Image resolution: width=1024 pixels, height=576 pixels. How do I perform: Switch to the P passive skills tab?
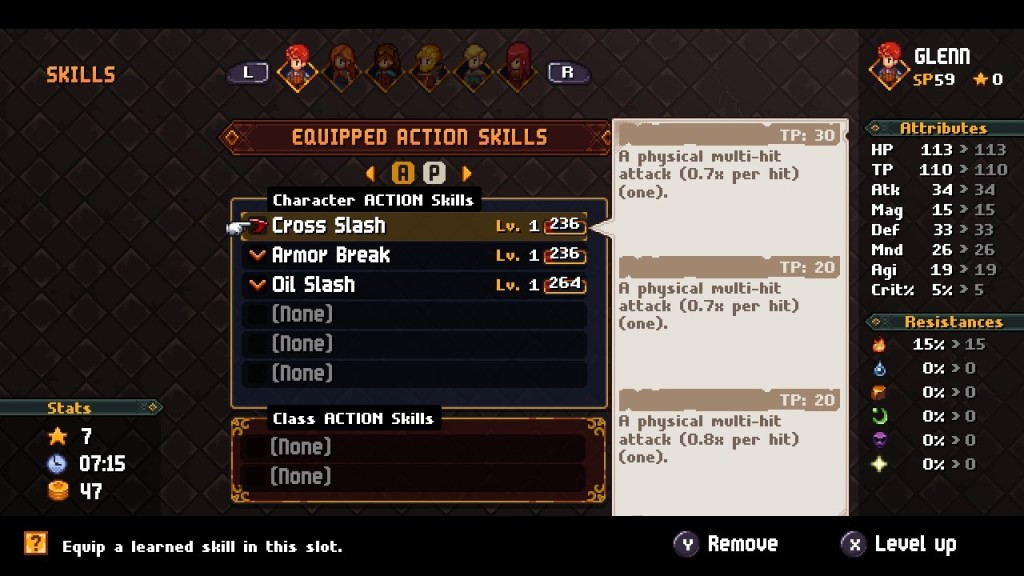pos(433,173)
